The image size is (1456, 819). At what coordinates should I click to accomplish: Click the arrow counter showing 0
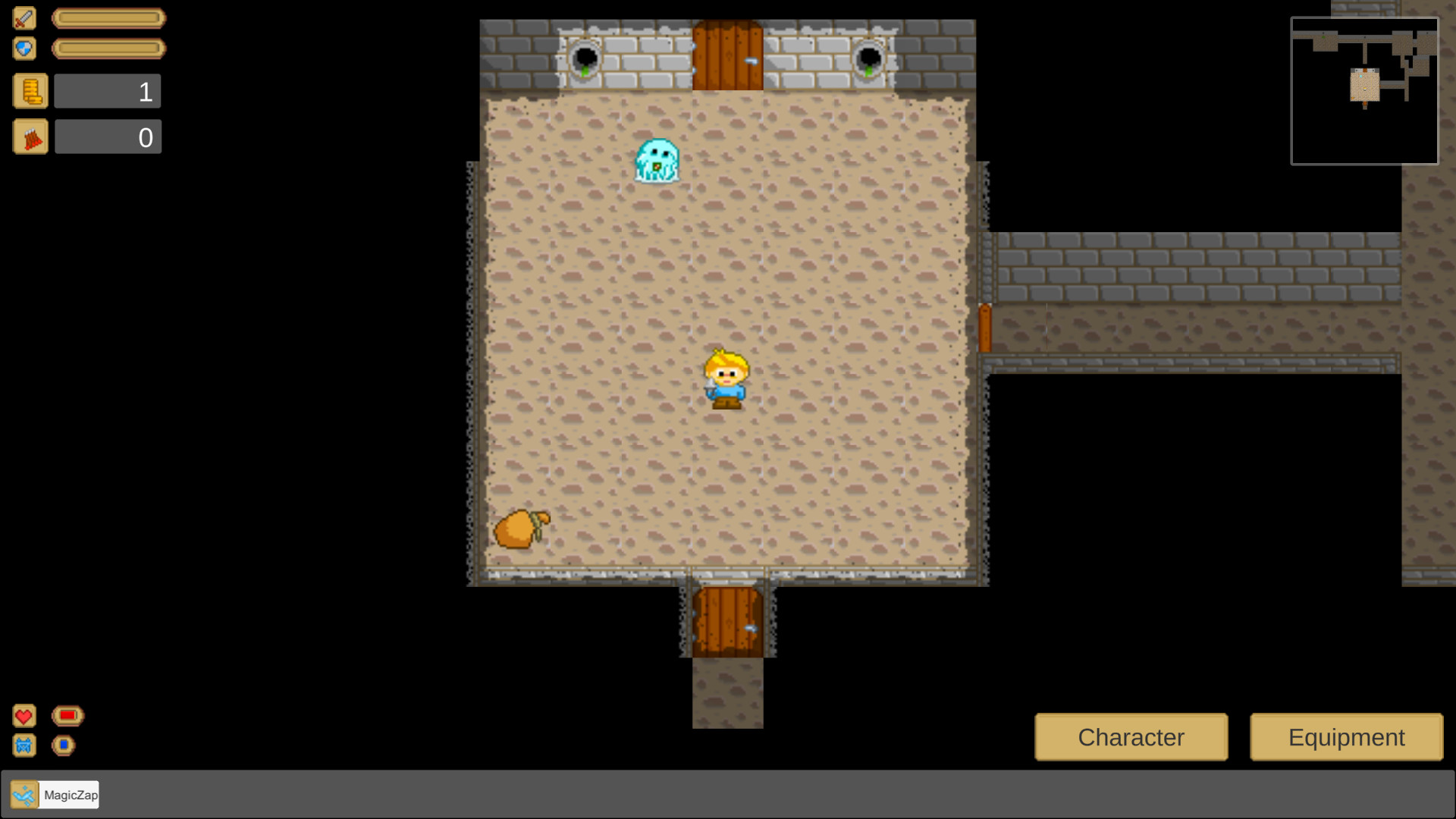pyautogui.click(x=108, y=136)
